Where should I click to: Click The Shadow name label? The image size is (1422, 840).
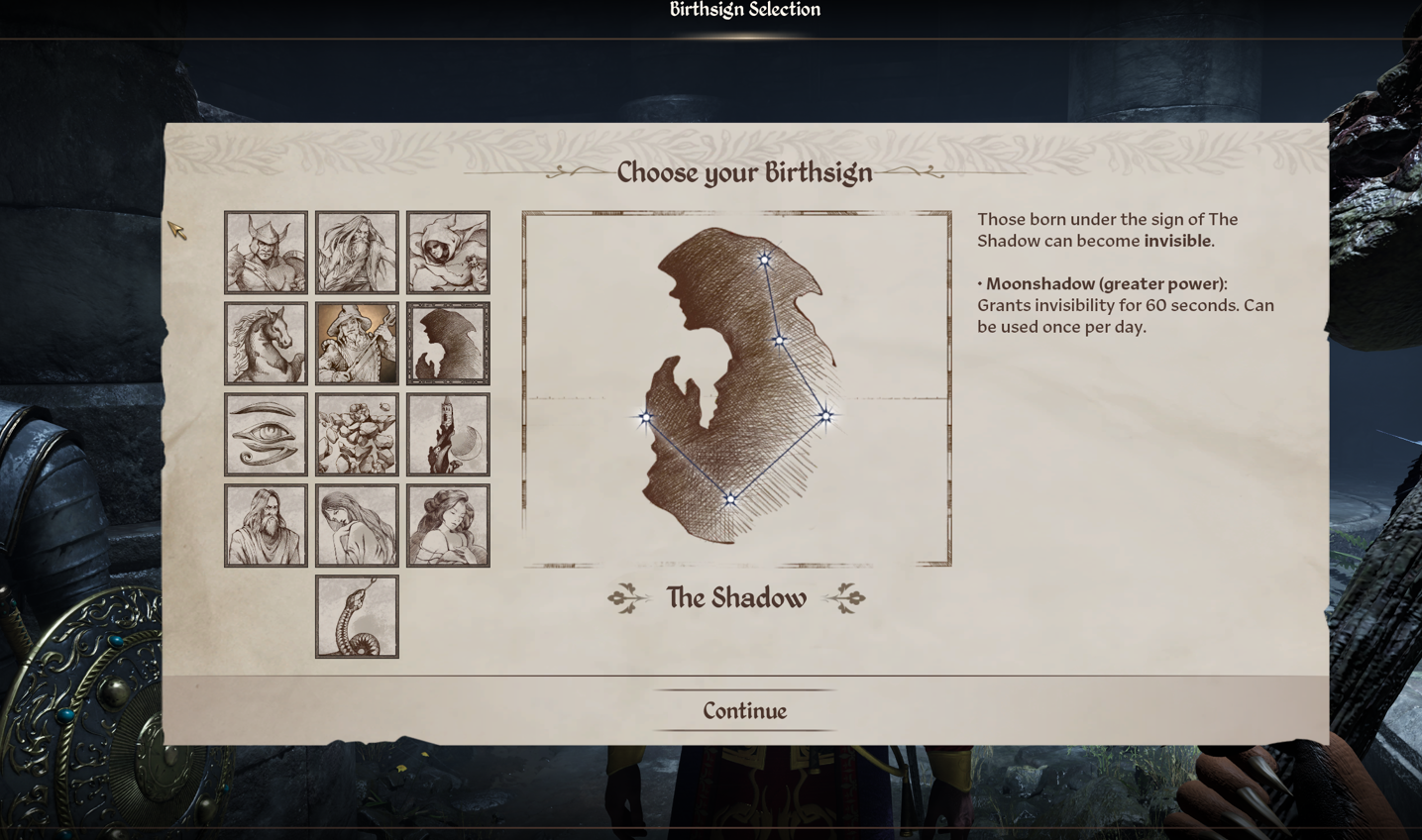[x=735, y=597]
